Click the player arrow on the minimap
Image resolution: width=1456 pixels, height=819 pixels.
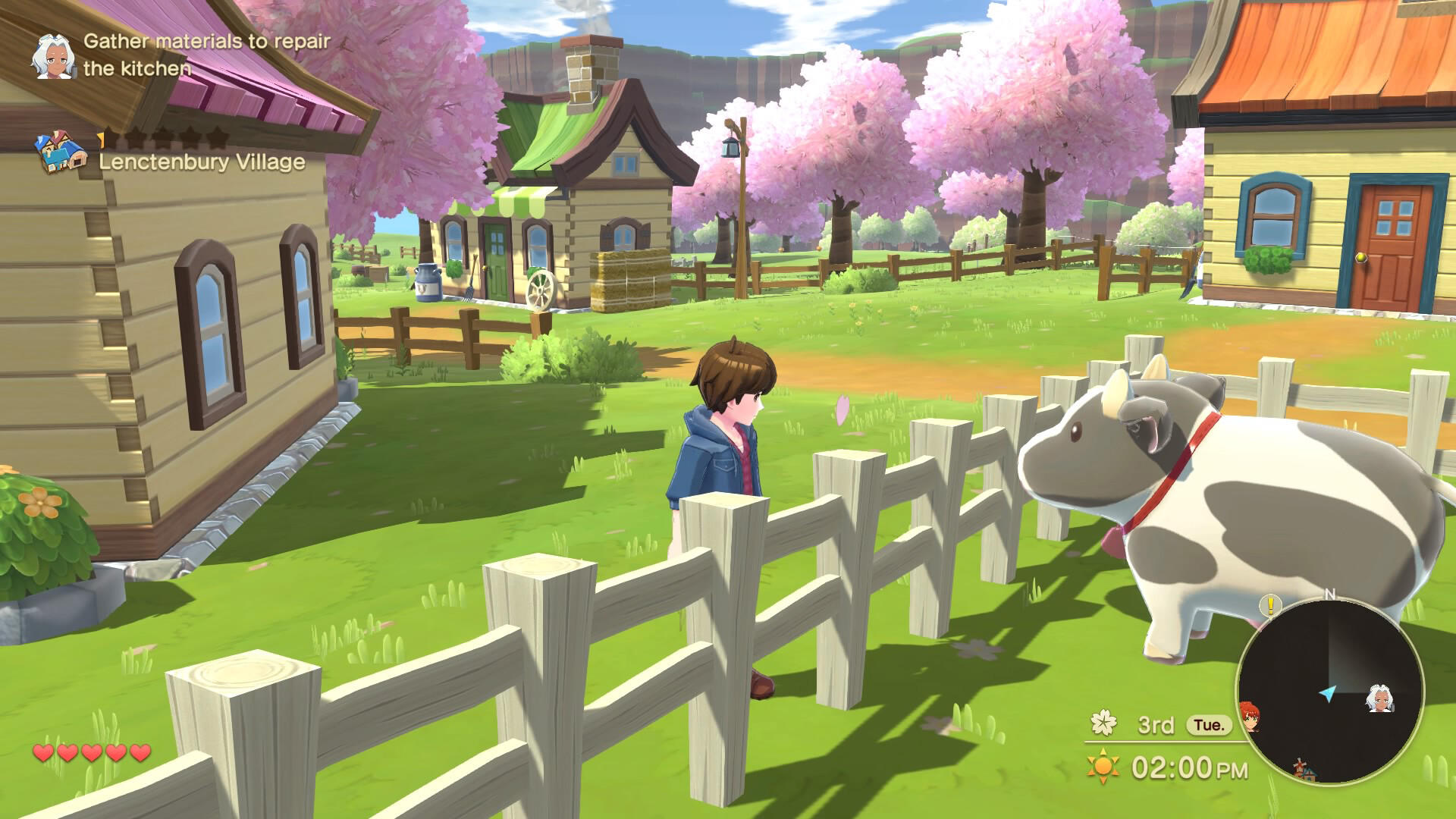tap(1328, 694)
